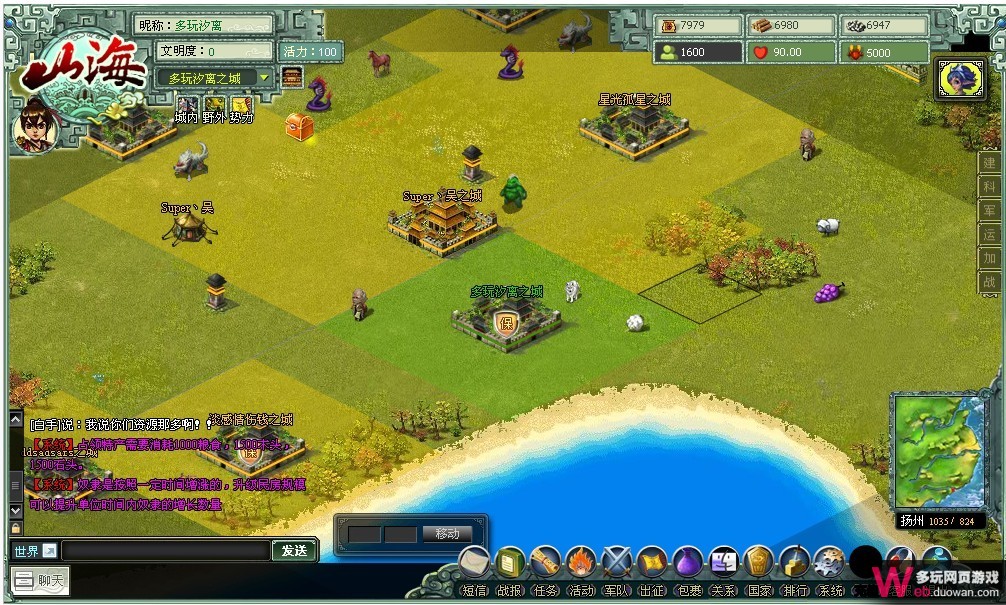Open the city selection dropdown
The width and height of the screenshot is (1006, 605).
coord(264,78)
